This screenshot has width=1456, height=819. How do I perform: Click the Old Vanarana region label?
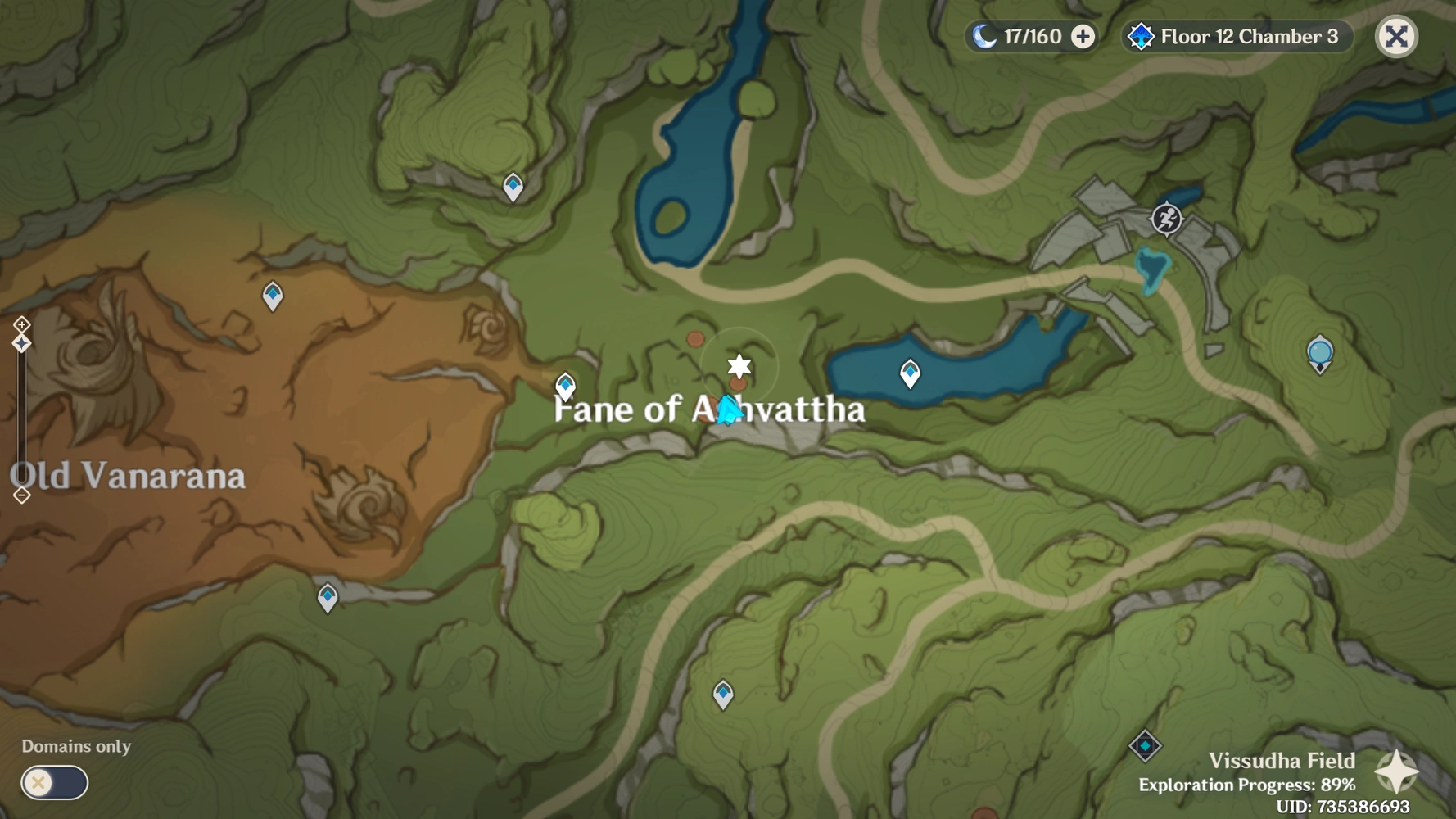click(127, 476)
